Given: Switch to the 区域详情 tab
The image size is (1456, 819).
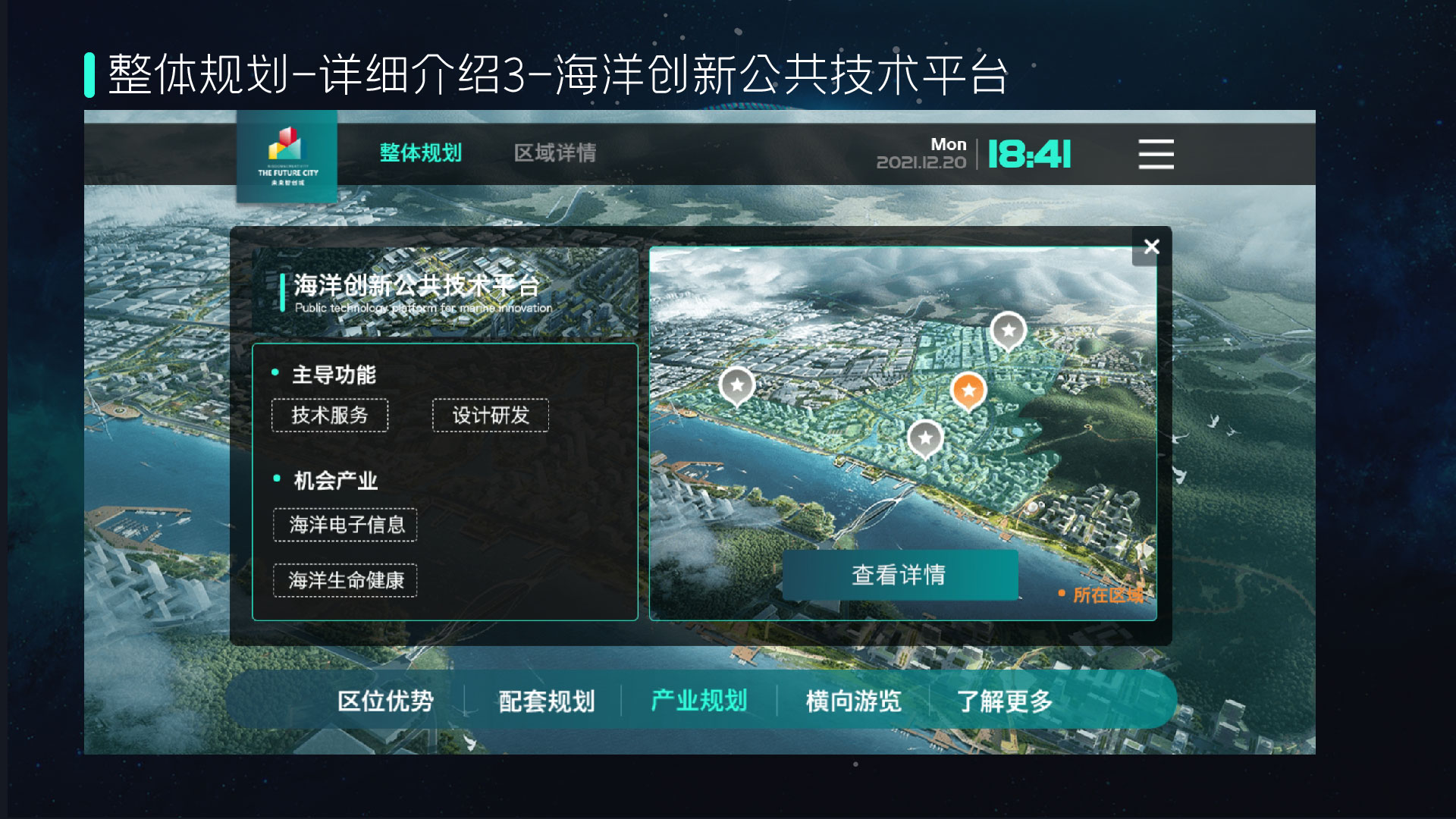Looking at the screenshot, I should coord(555,152).
